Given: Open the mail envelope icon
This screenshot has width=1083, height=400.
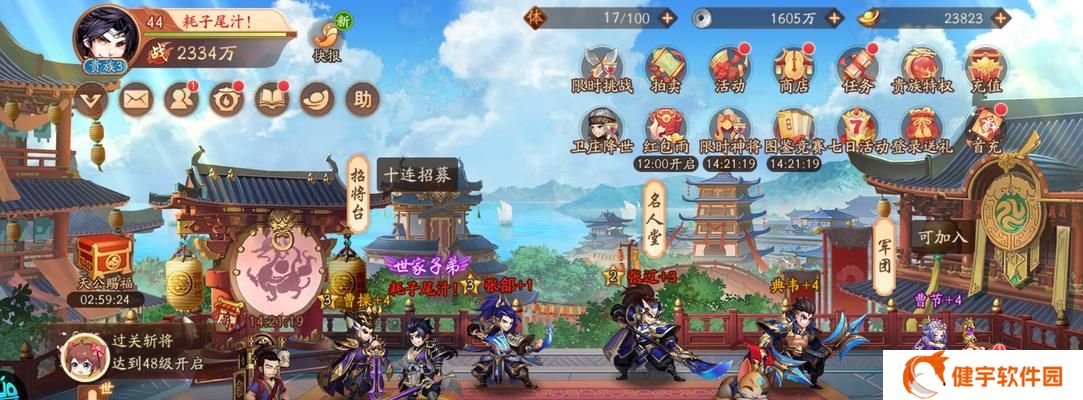Looking at the screenshot, I should tap(135, 99).
